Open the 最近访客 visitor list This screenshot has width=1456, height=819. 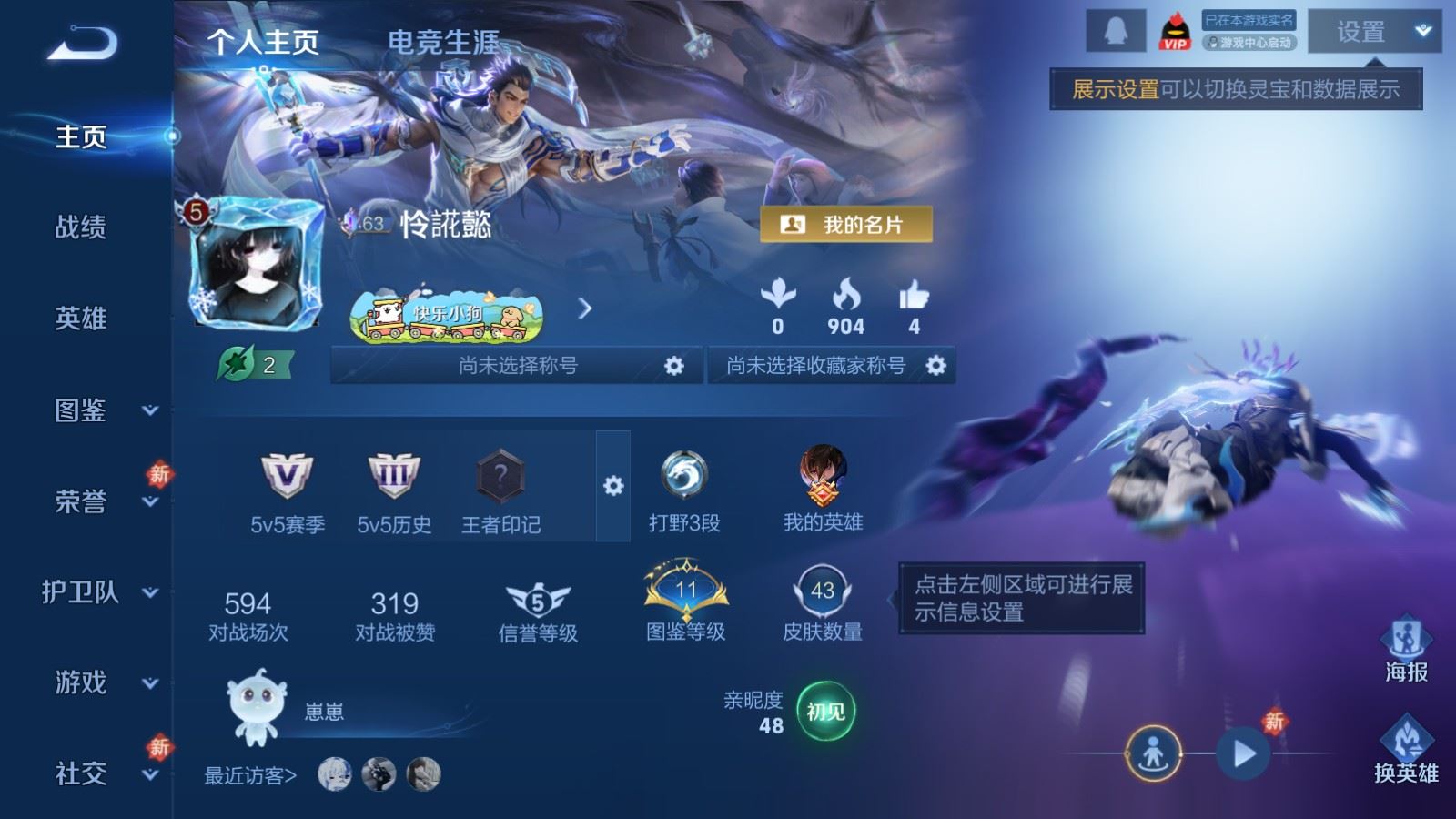coord(250,775)
